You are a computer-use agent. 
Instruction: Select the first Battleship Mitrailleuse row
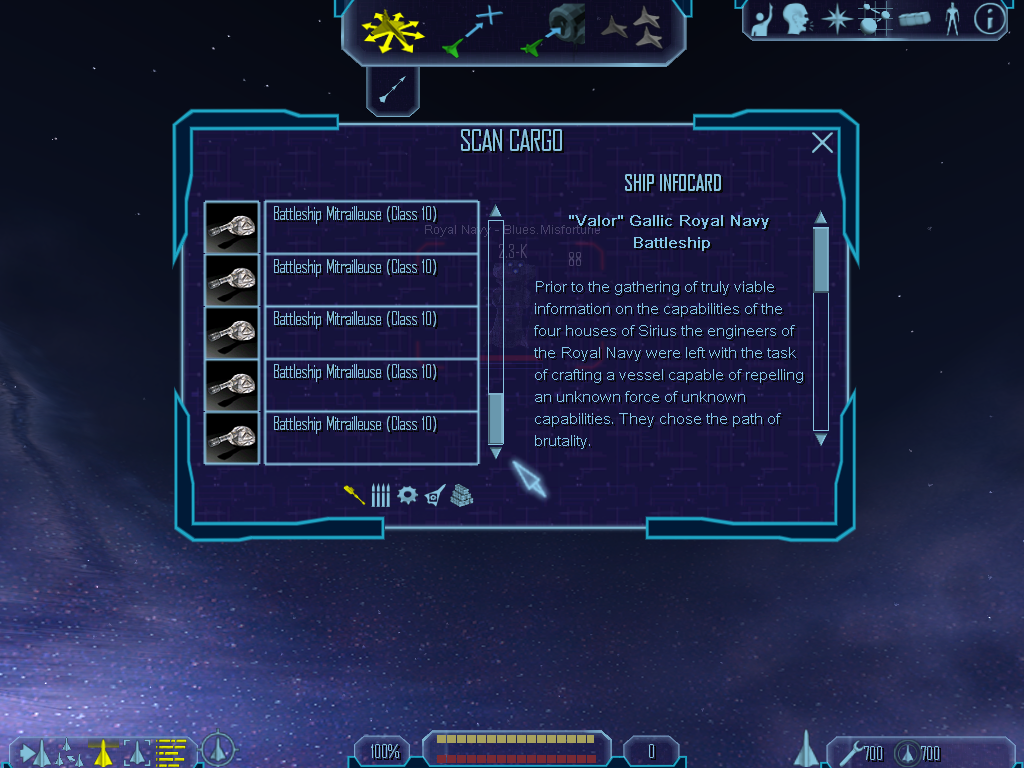click(x=370, y=227)
